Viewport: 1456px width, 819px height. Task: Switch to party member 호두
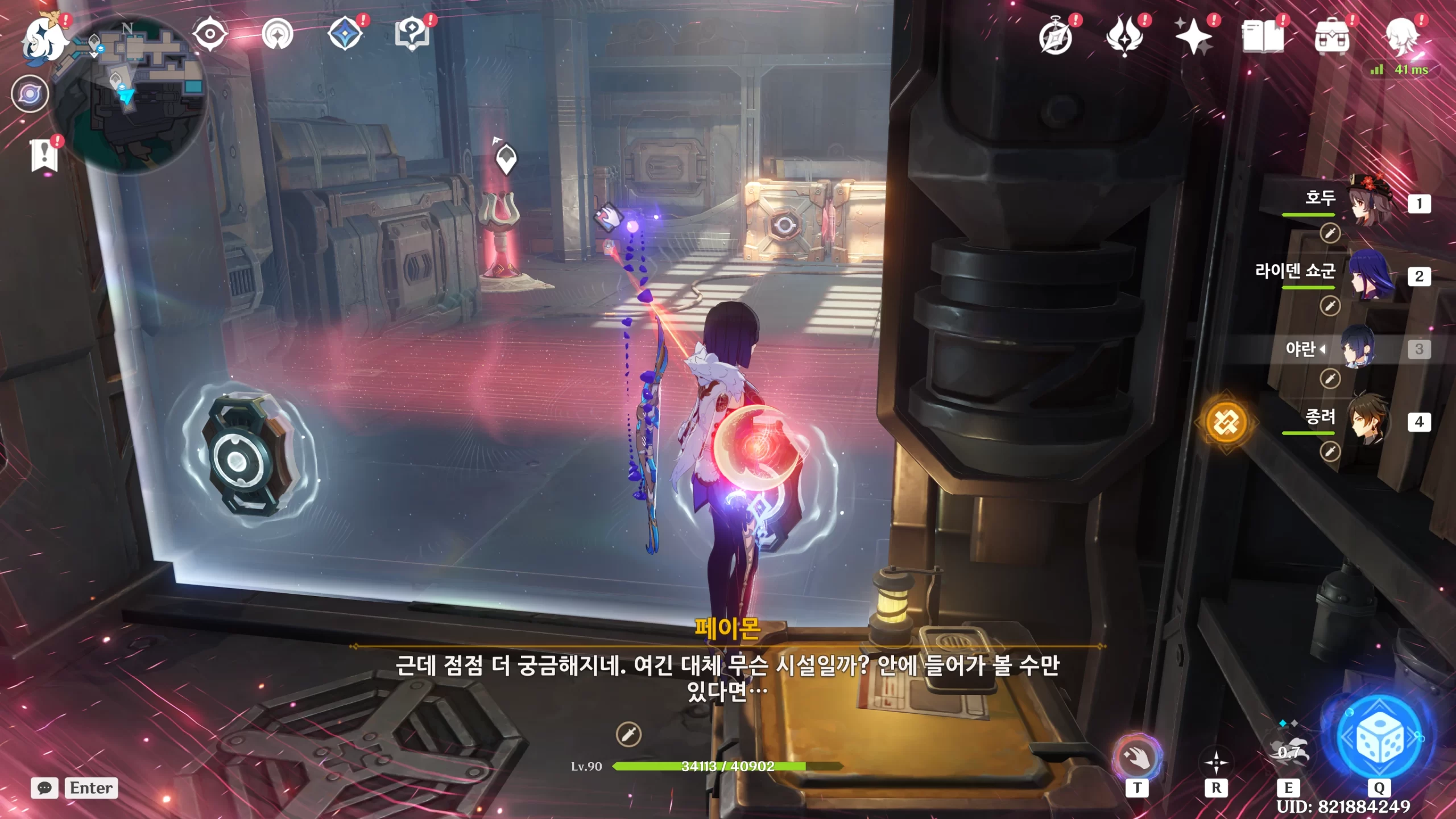click(x=1371, y=202)
